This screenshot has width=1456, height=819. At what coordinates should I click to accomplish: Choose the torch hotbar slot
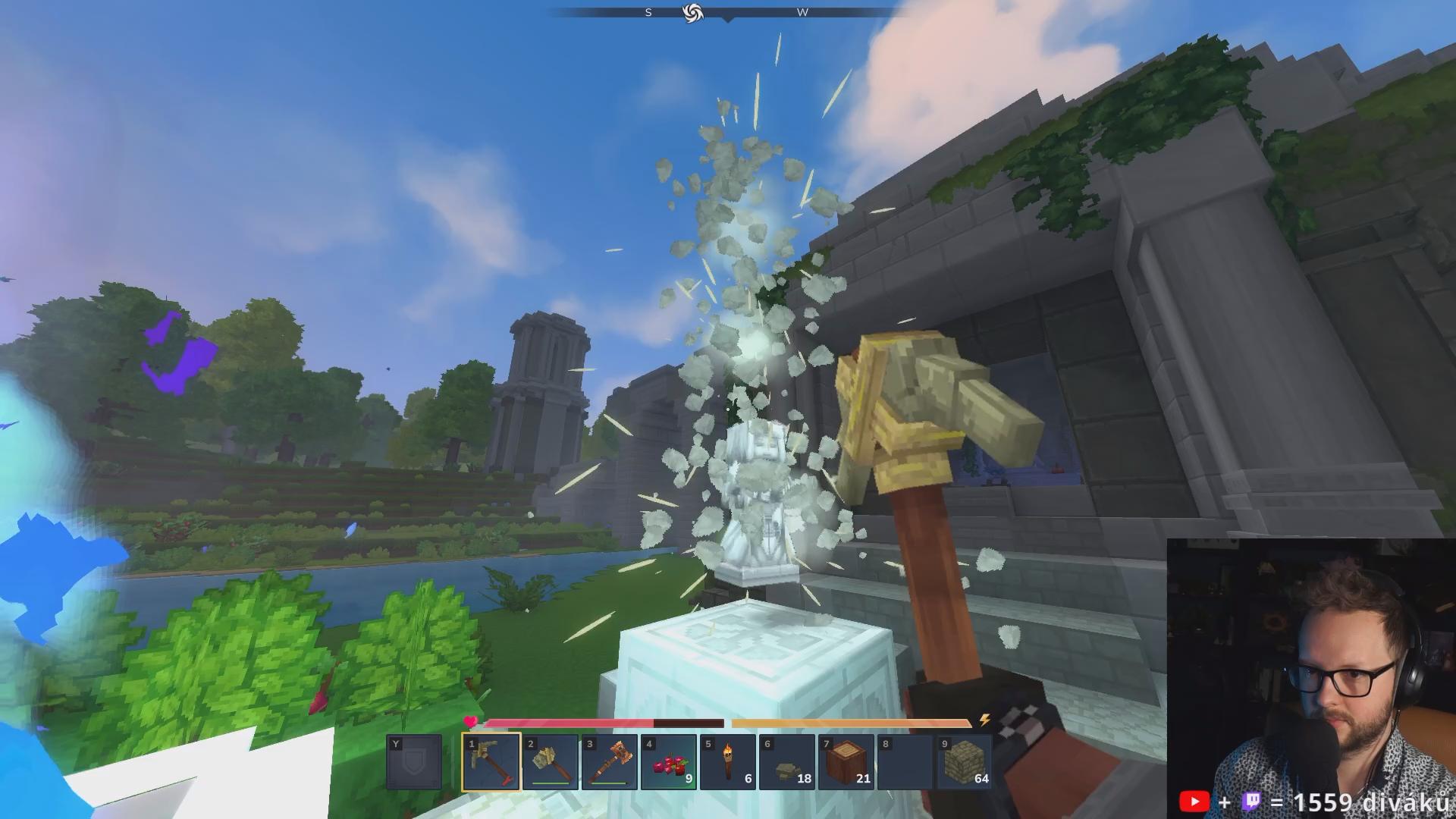[x=727, y=762]
